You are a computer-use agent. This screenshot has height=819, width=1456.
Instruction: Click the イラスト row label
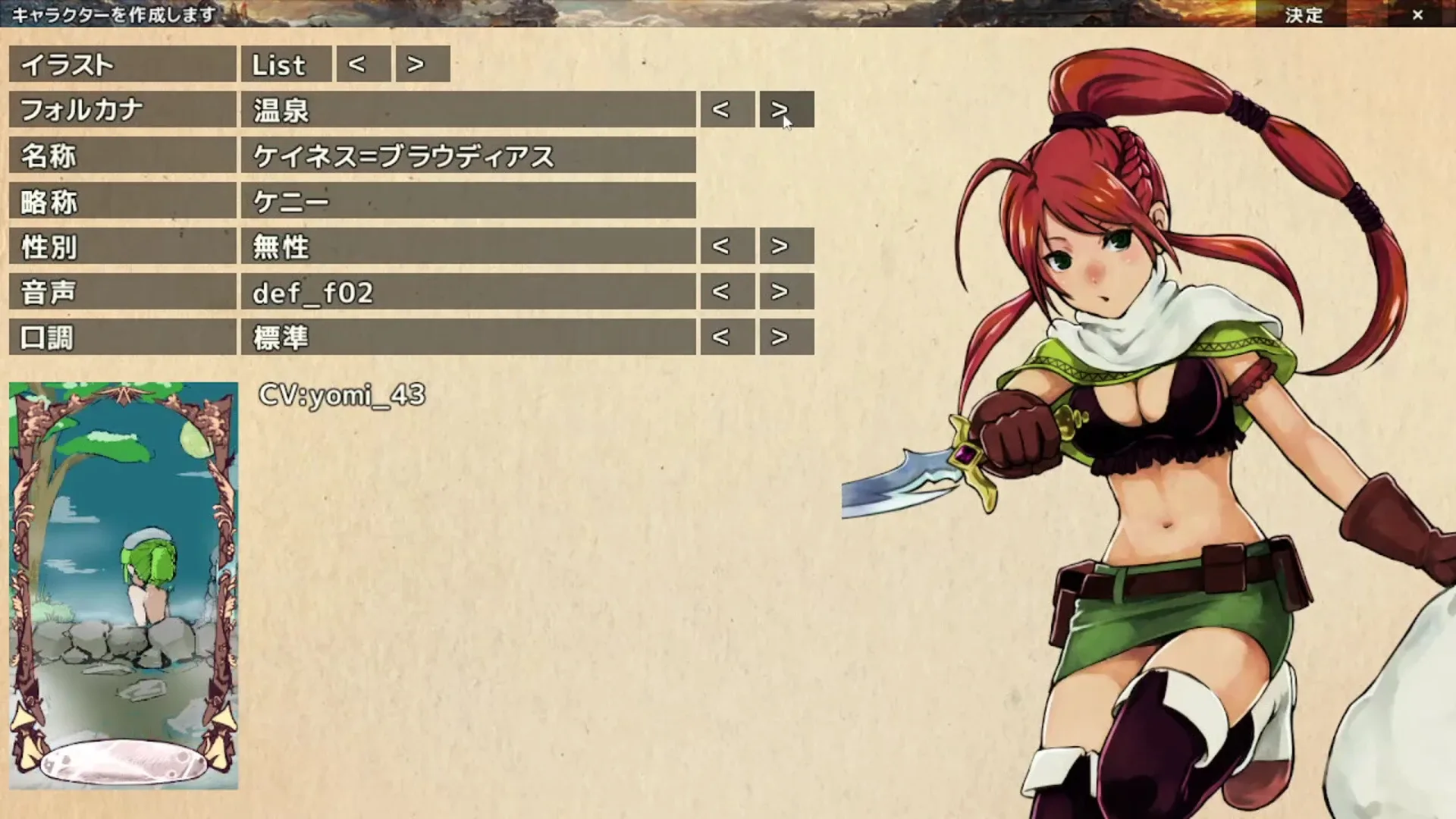pos(121,64)
